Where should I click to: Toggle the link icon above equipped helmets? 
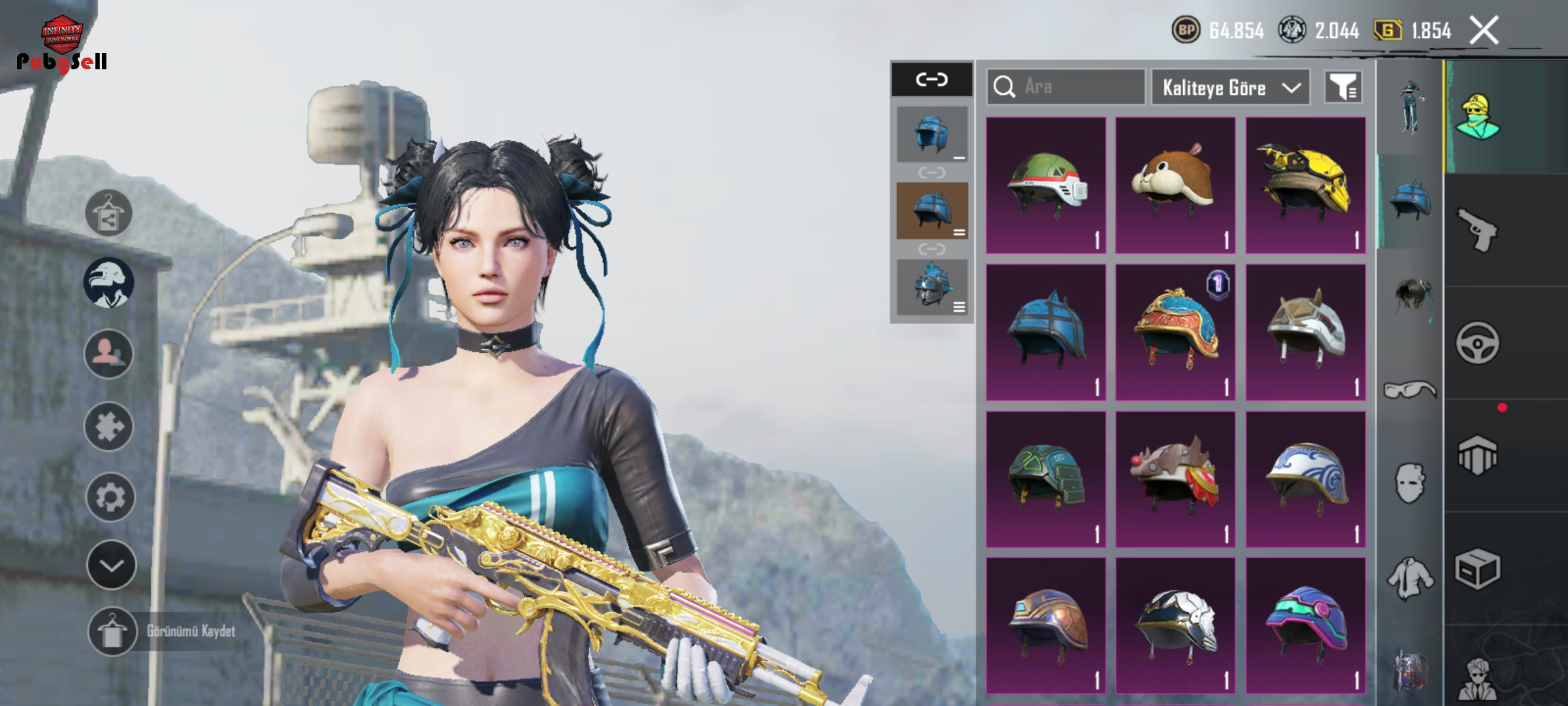click(932, 80)
